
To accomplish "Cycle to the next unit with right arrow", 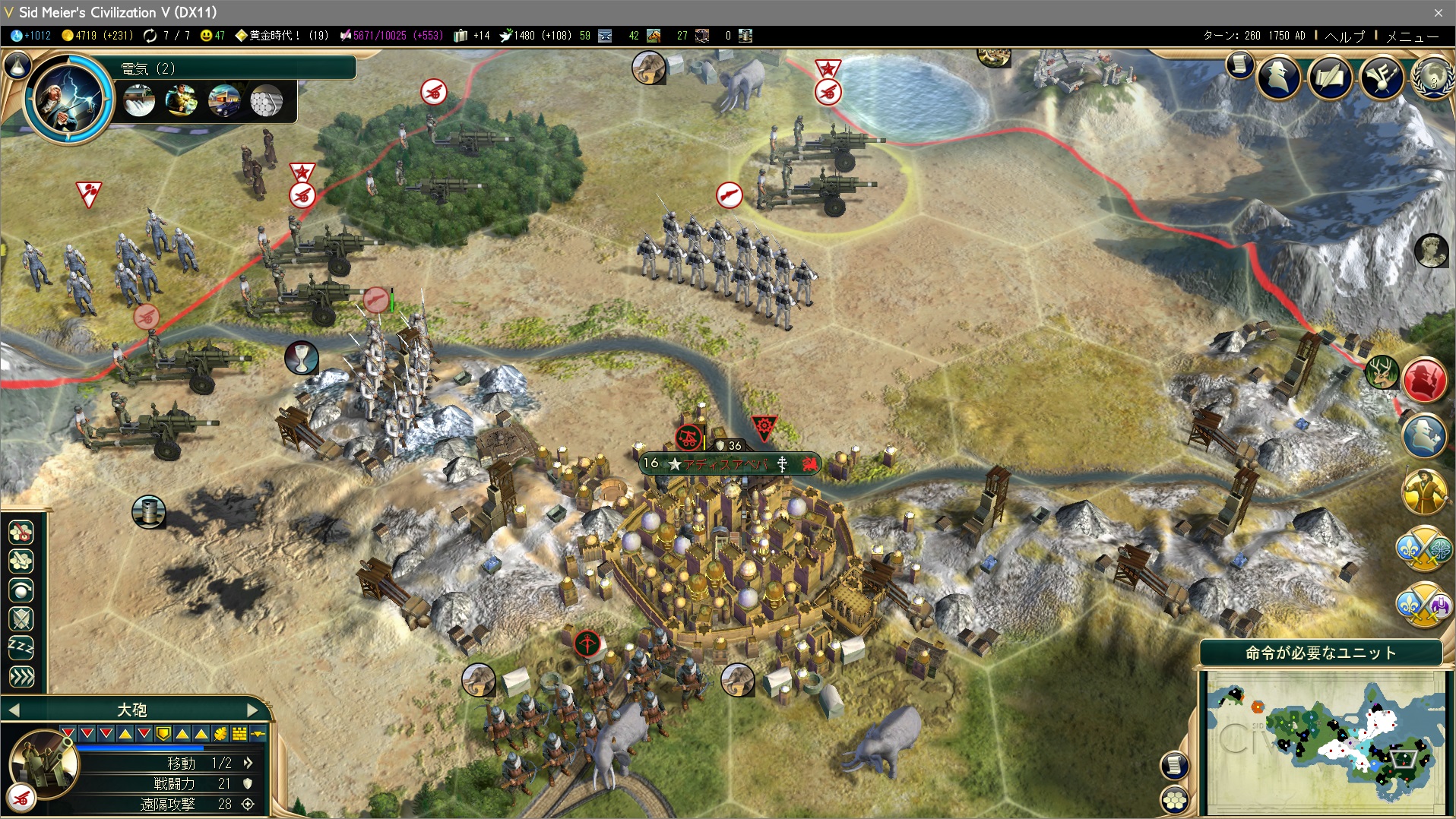I will [x=254, y=710].
